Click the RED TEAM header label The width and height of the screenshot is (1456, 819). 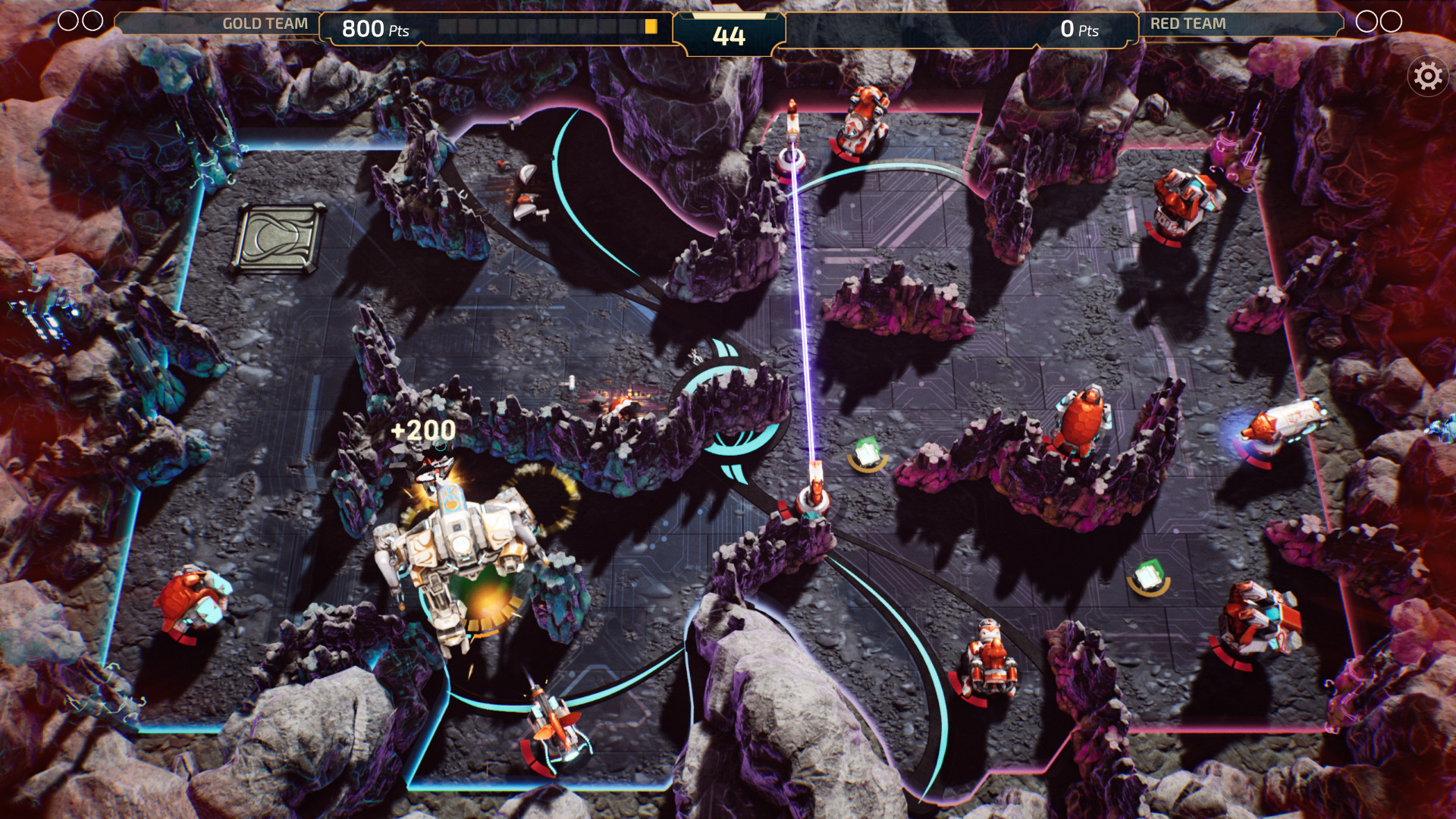point(1187,23)
